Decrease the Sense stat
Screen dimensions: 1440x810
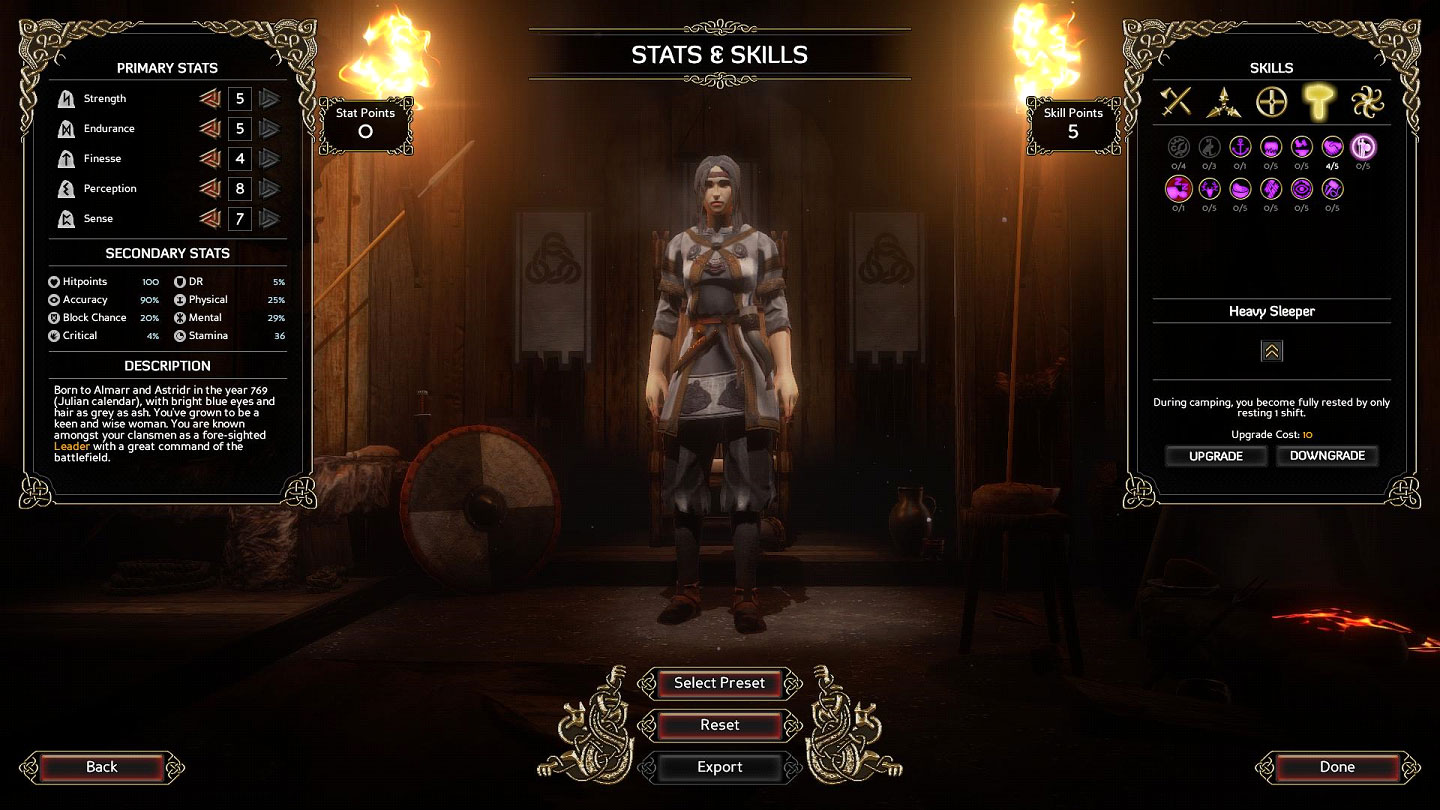[209, 219]
